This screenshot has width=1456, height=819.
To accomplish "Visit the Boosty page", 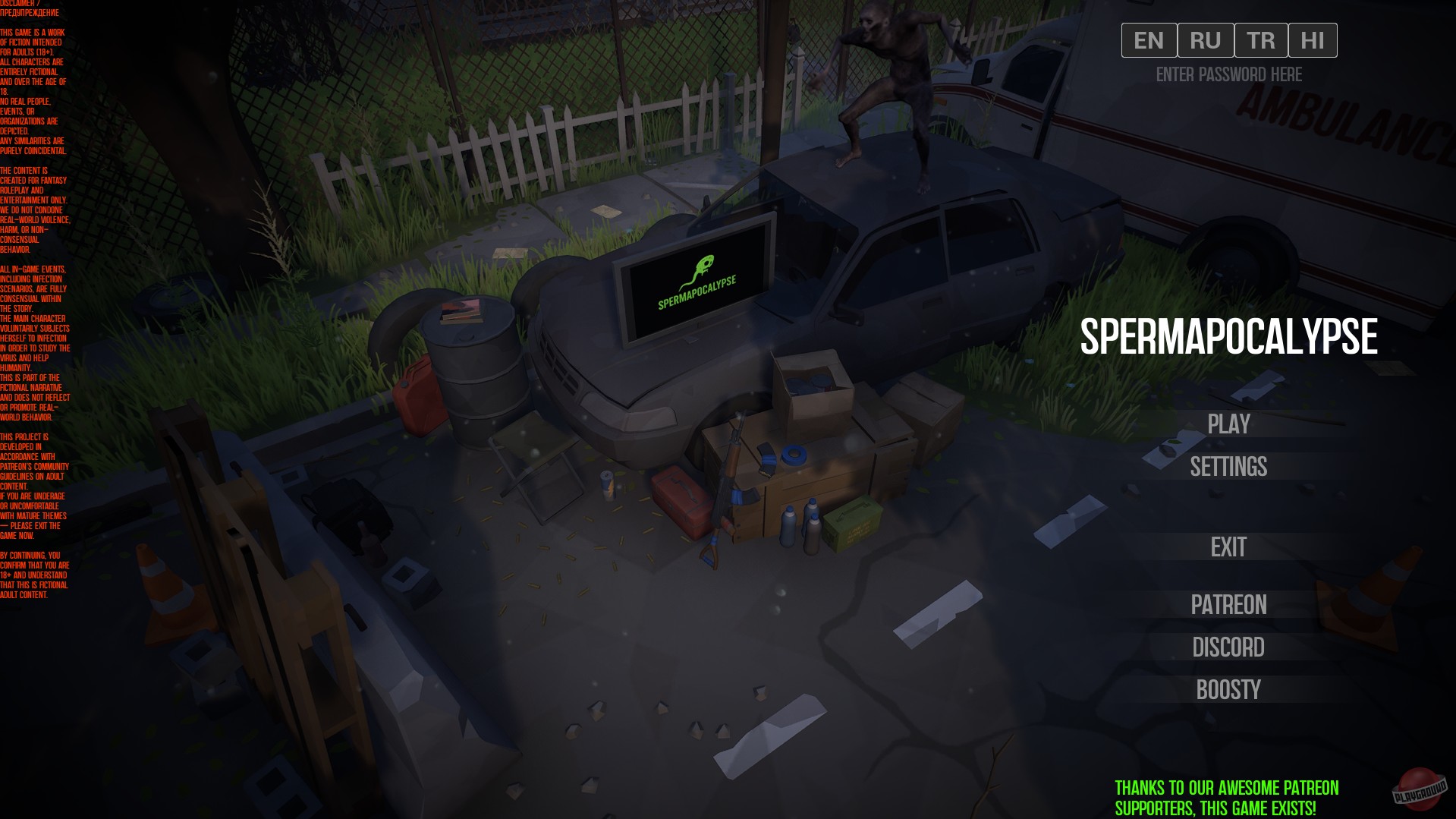I will 1228,690.
